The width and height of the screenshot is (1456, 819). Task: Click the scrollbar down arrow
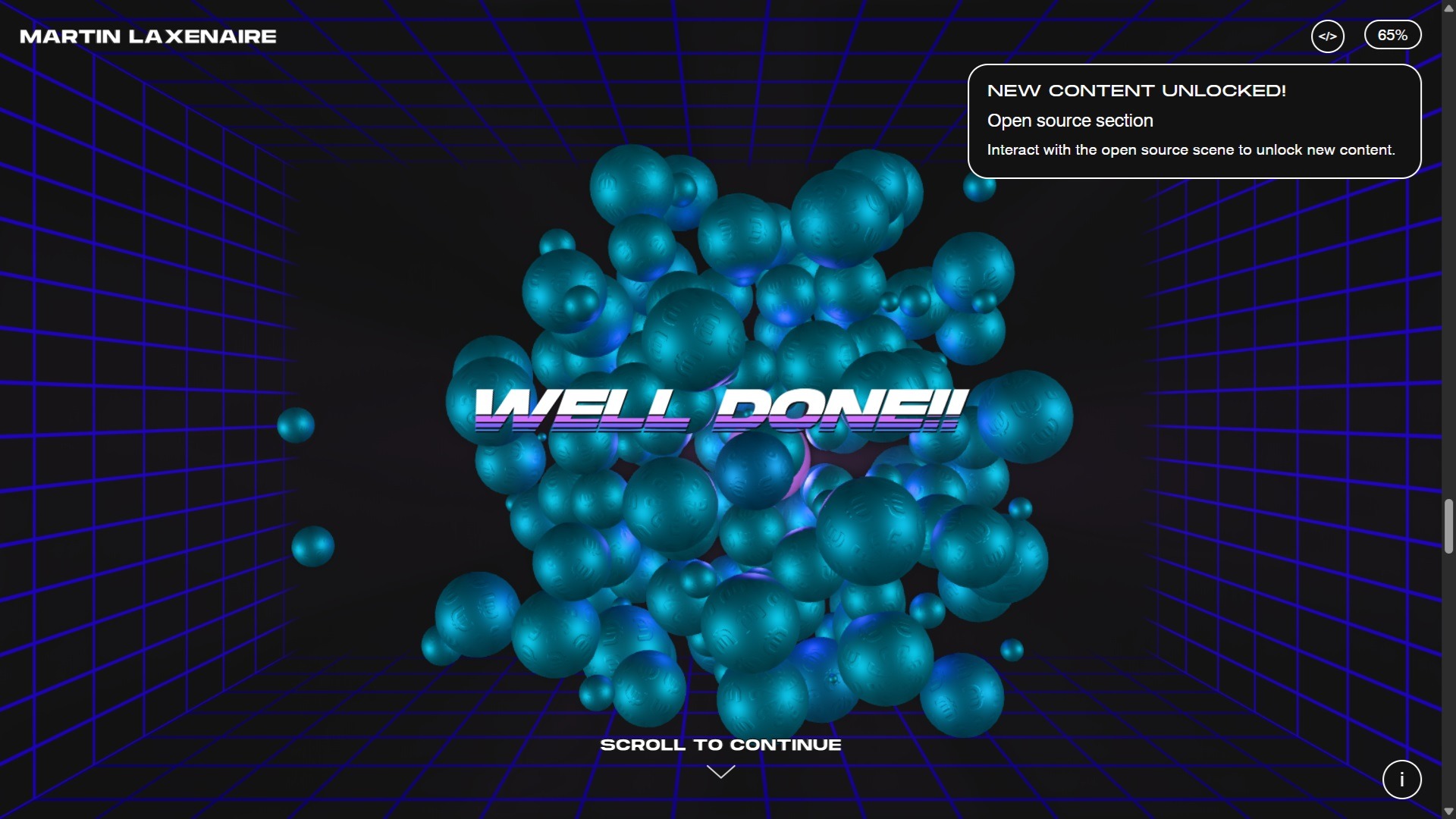point(1448,811)
